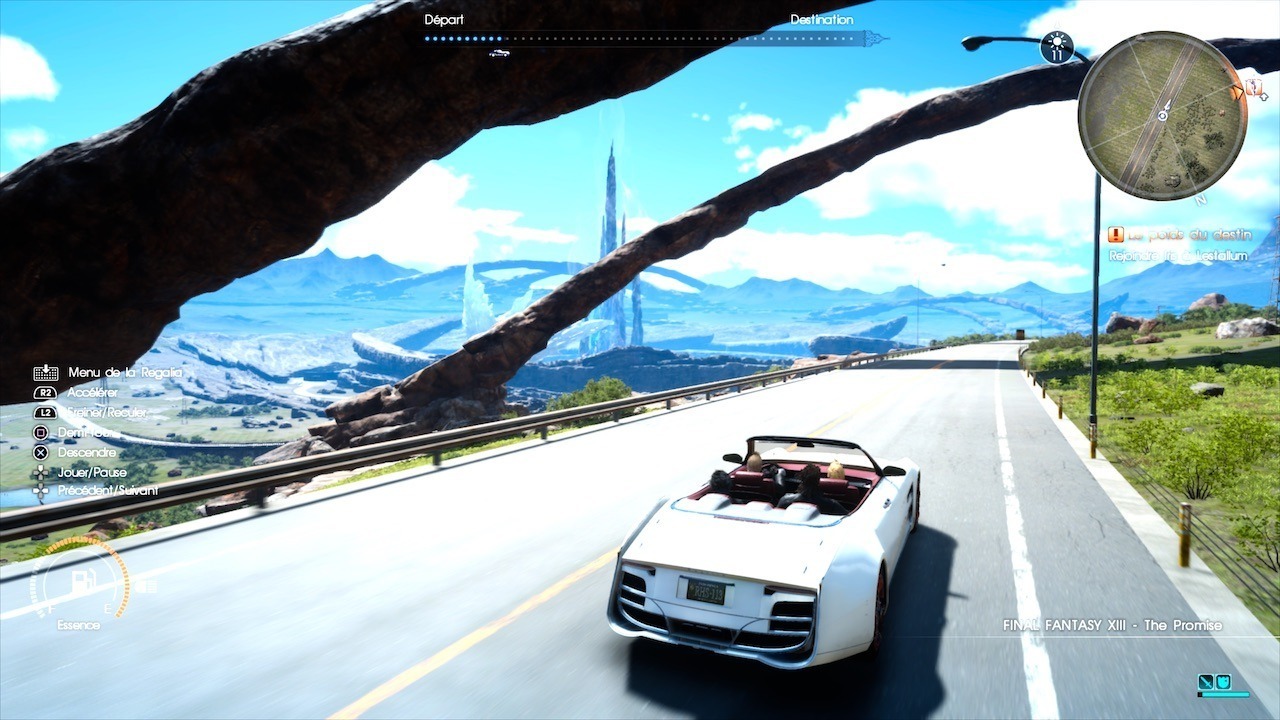
Task: Click the sword buff icon
Action: click(x=1207, y=682)
